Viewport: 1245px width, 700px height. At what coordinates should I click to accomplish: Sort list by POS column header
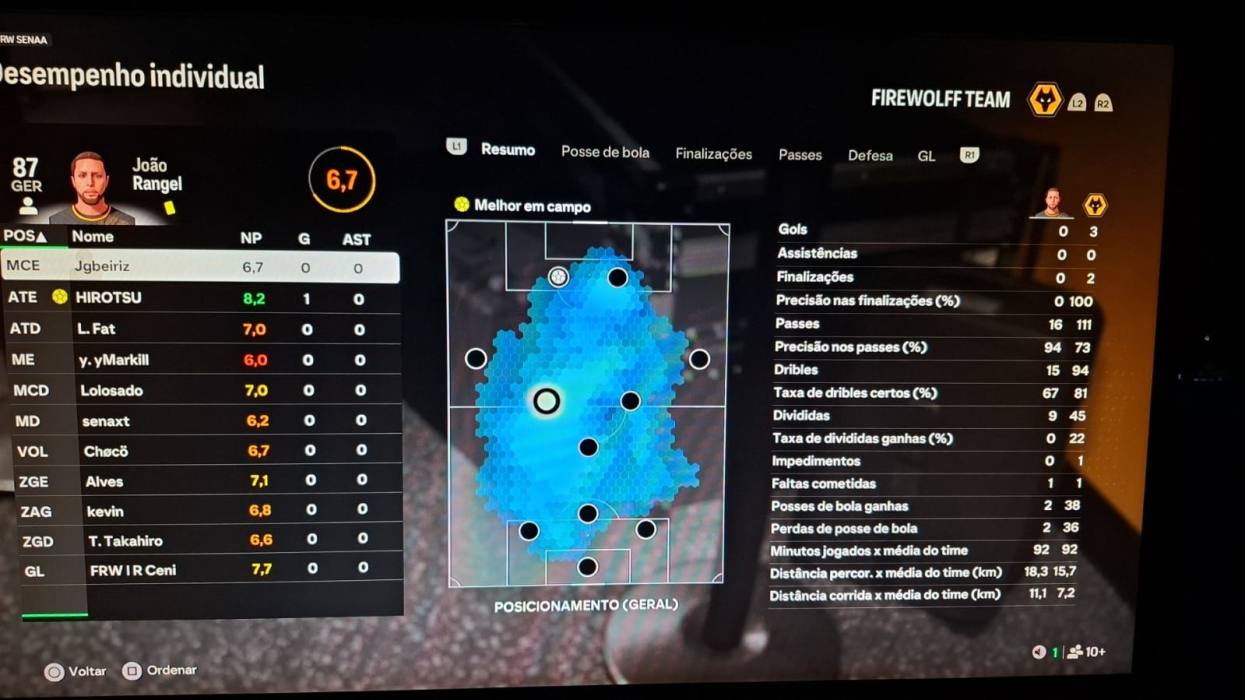point(25,236)
